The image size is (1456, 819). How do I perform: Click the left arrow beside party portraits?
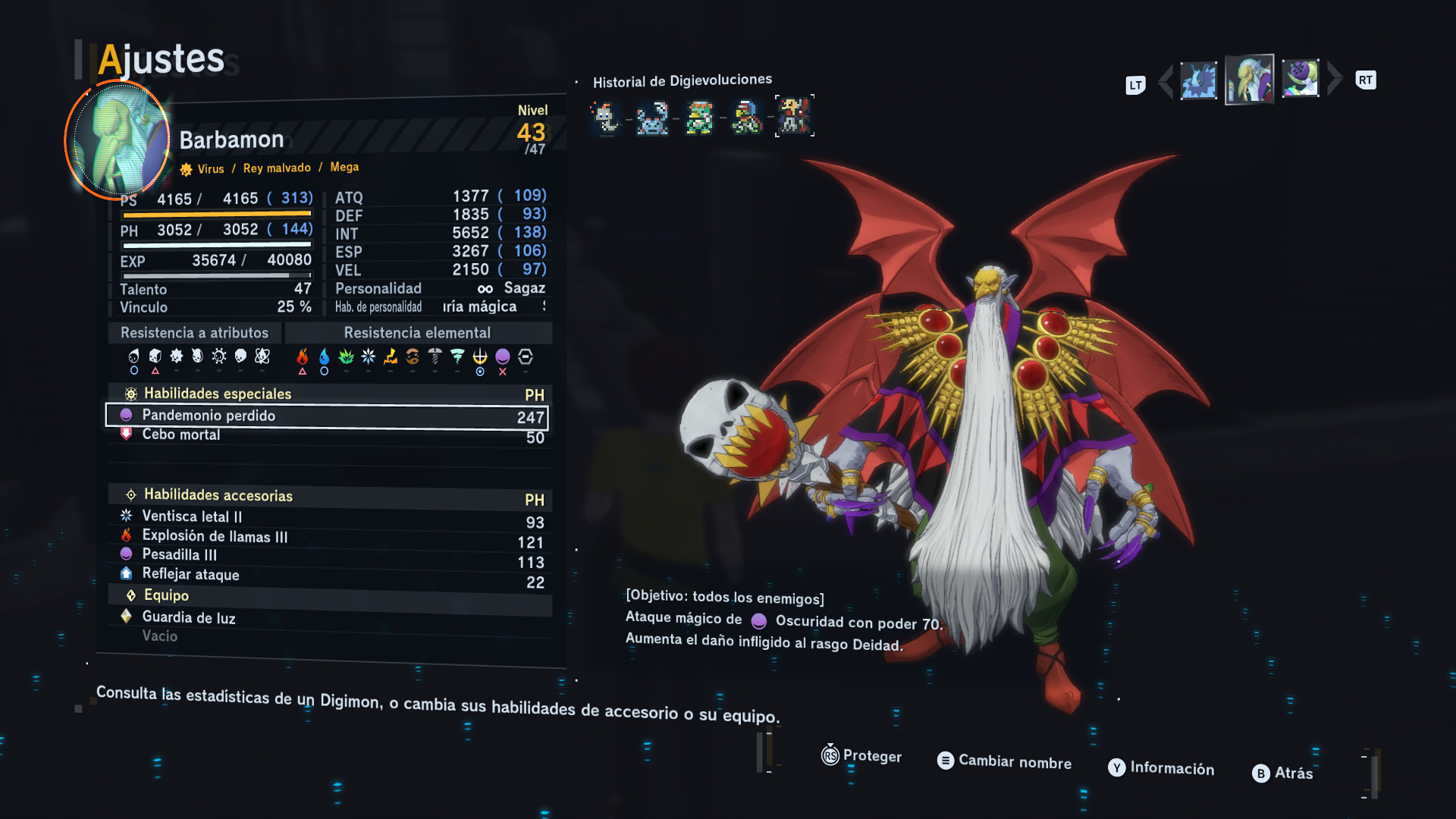1166,82
